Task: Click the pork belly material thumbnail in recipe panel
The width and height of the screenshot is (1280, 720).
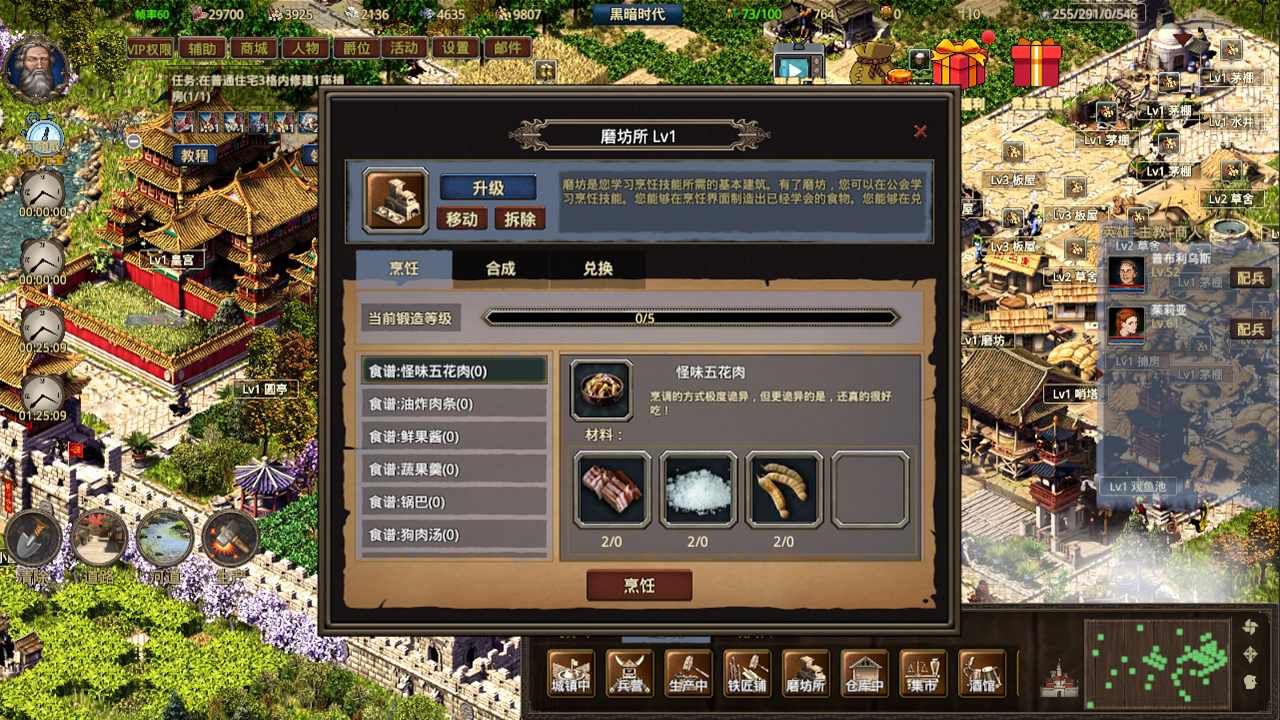Action: [x=611, y=489]
